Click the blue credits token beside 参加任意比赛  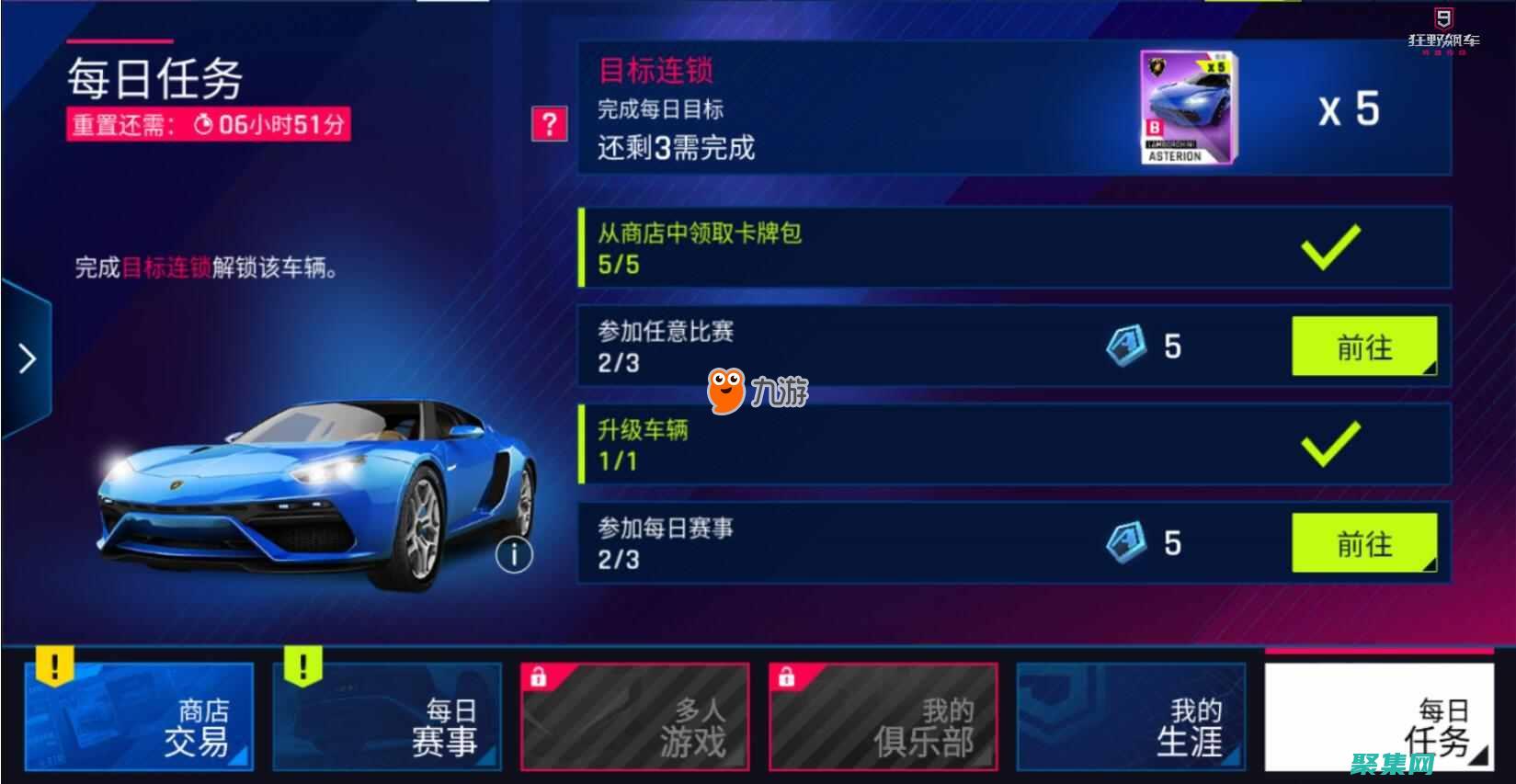[x=1125, y=347]
